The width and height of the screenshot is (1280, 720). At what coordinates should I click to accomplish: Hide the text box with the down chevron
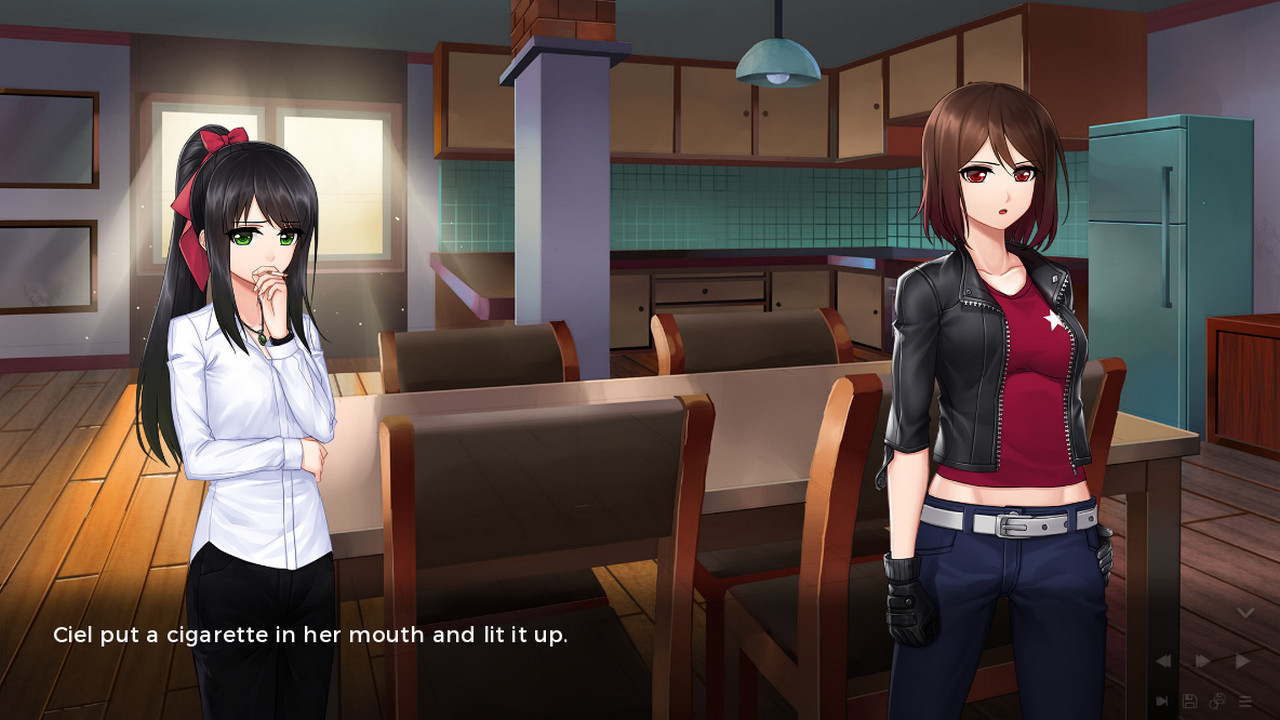tap(1245, 612)
